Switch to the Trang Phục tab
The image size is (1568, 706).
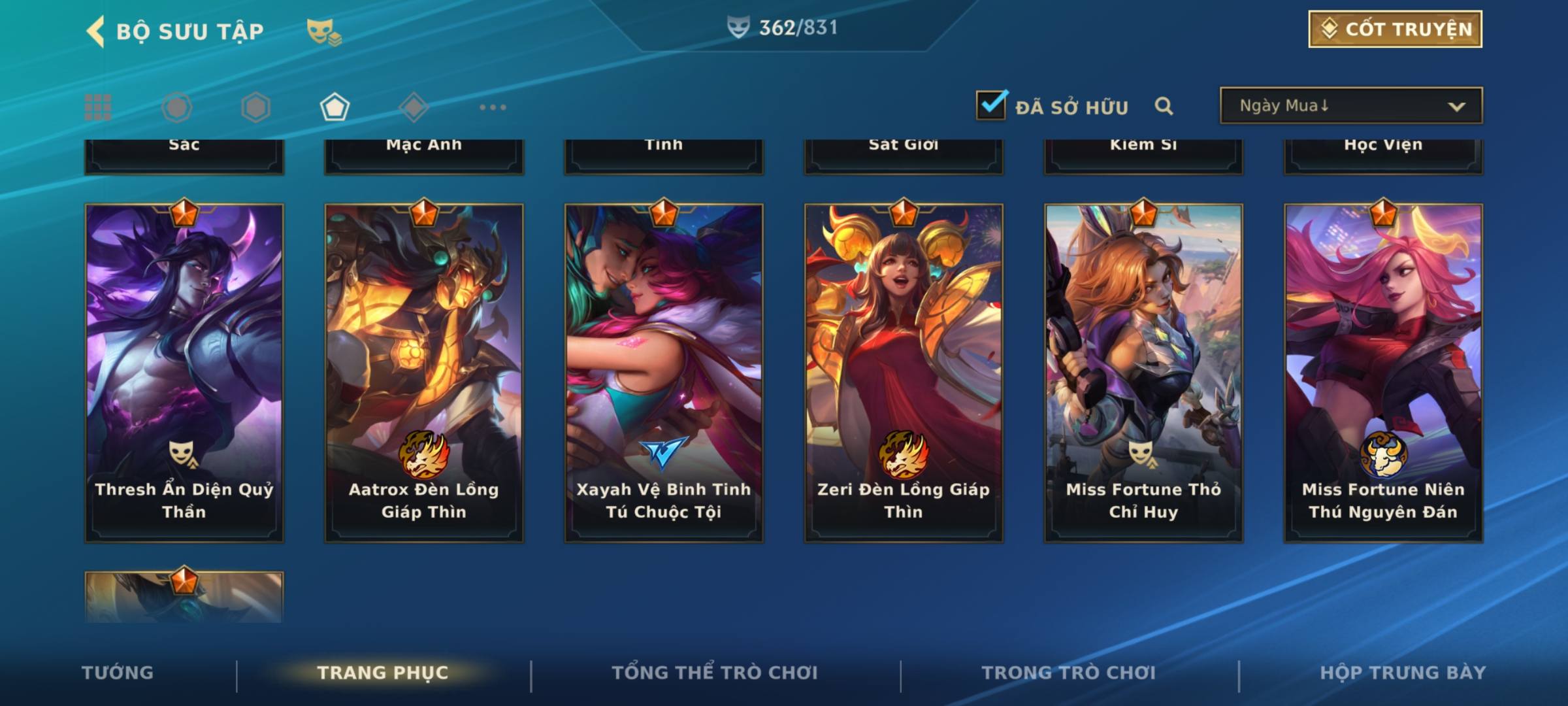pos(383,673)
